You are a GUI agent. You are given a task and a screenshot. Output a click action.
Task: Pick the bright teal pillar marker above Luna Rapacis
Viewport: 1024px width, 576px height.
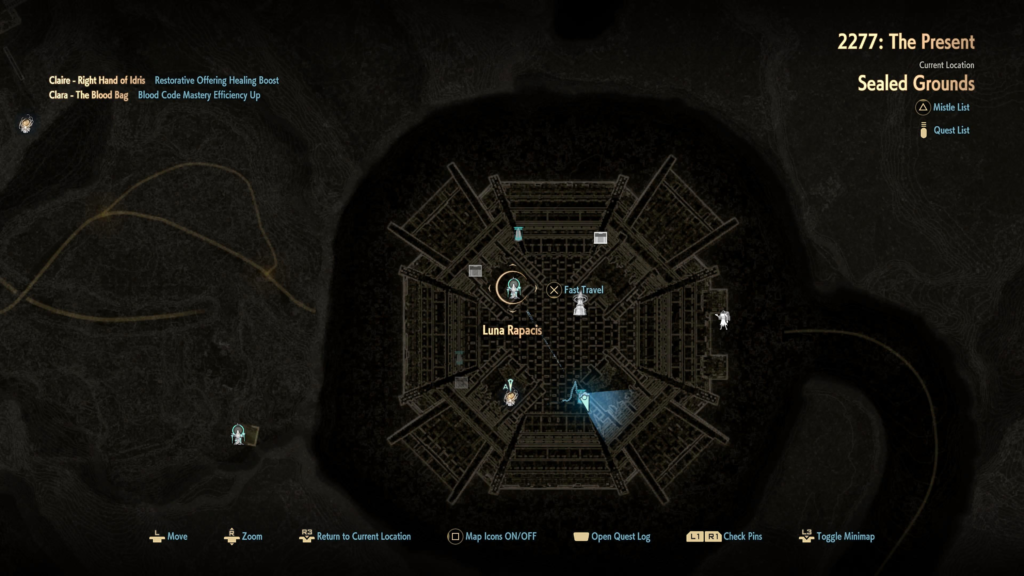[x=518, y=234]
